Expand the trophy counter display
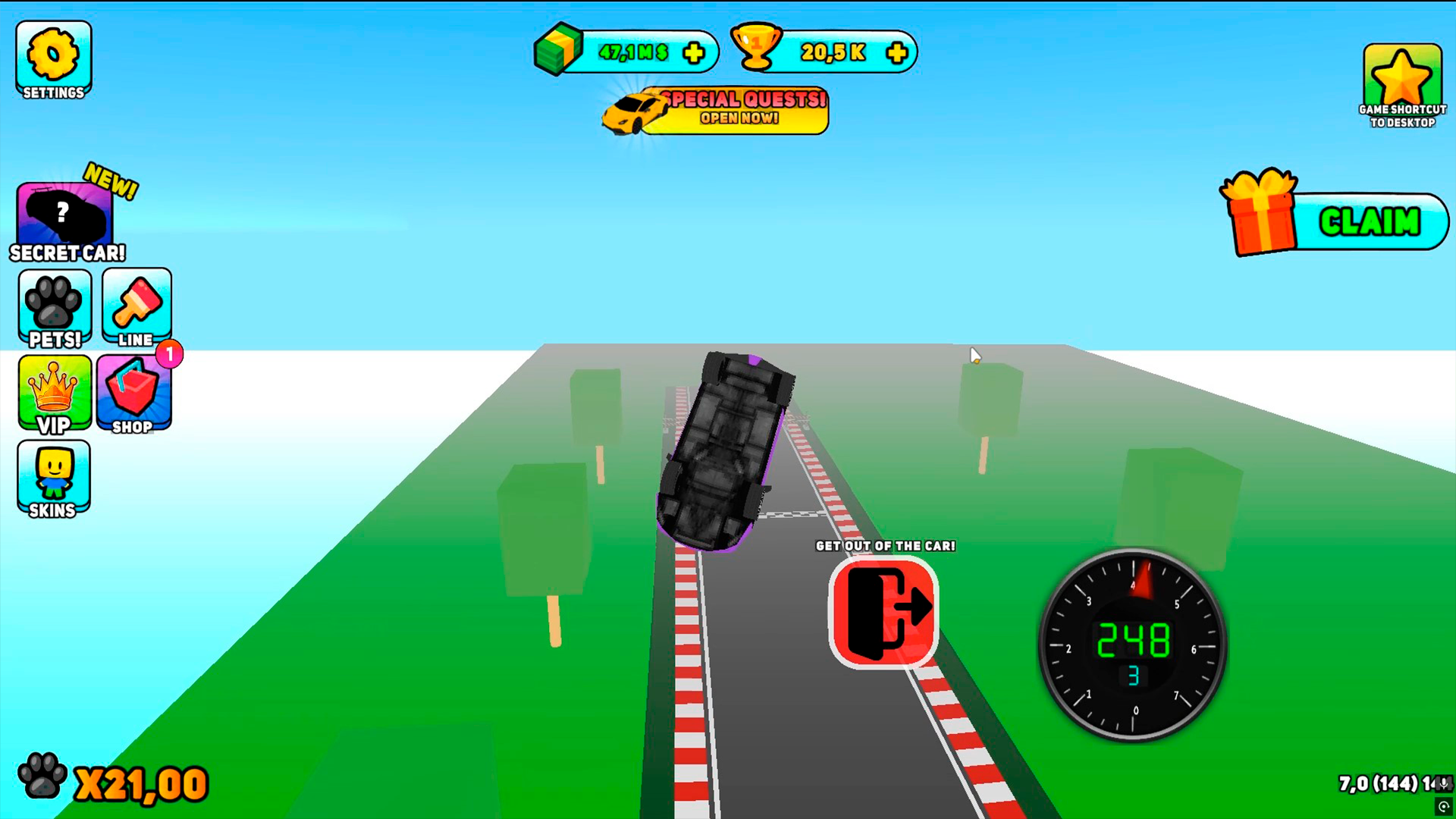 pos(834,52)
